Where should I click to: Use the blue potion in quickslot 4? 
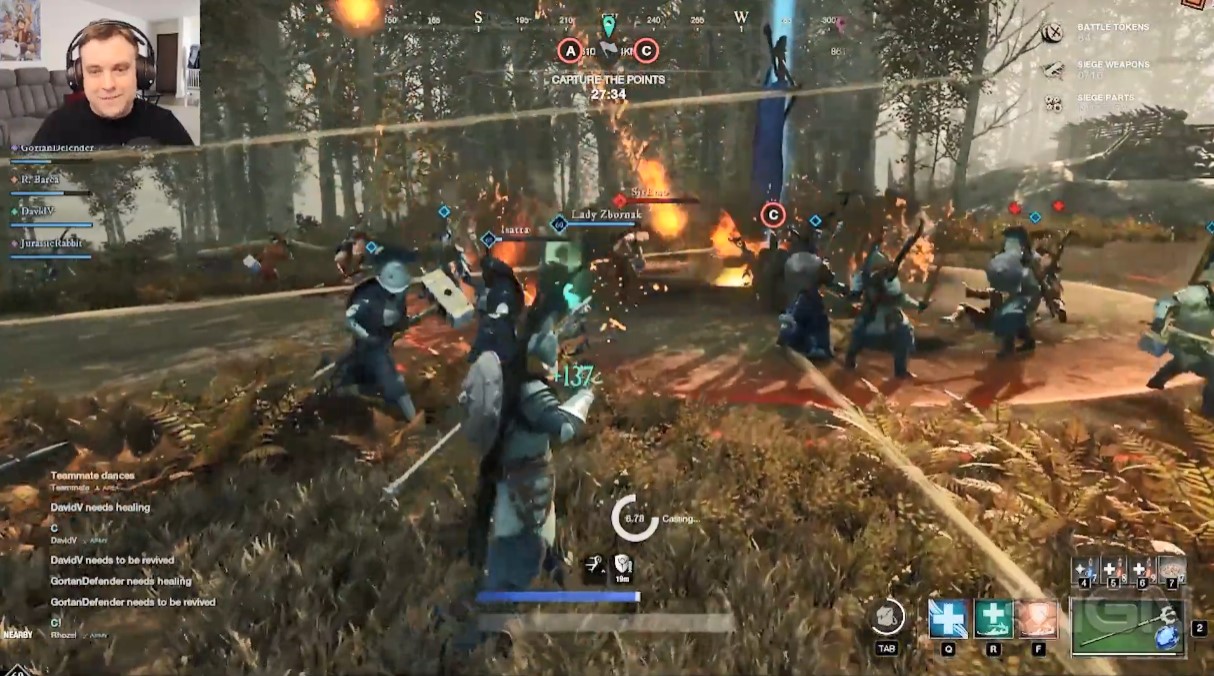(1086, 571)
